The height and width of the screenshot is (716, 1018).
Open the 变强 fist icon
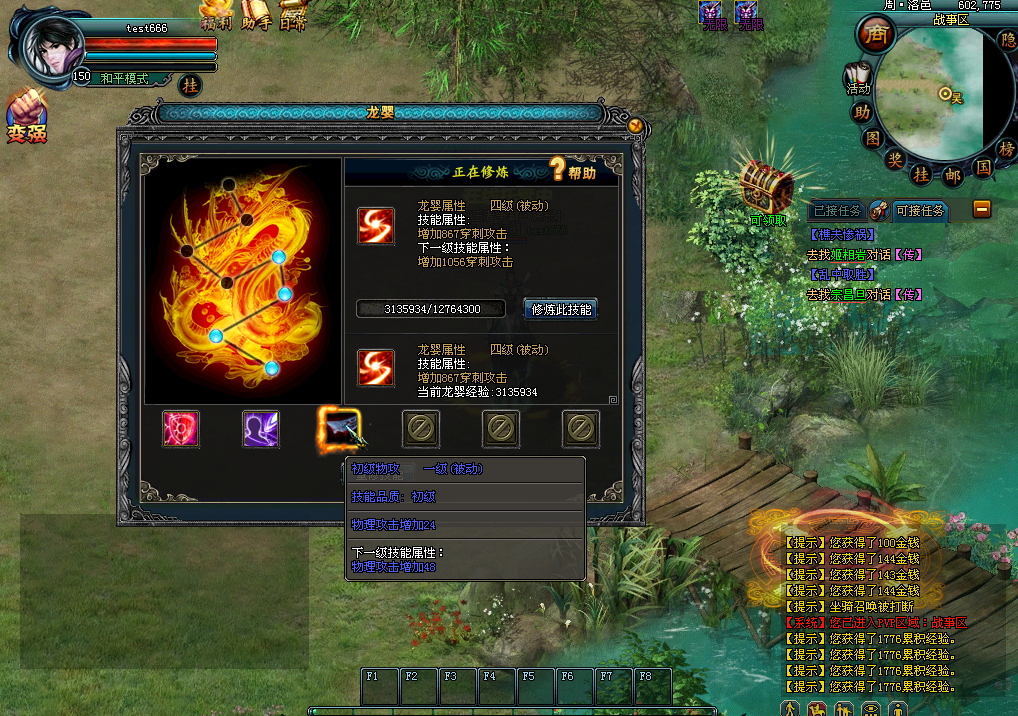pos(26,116)
